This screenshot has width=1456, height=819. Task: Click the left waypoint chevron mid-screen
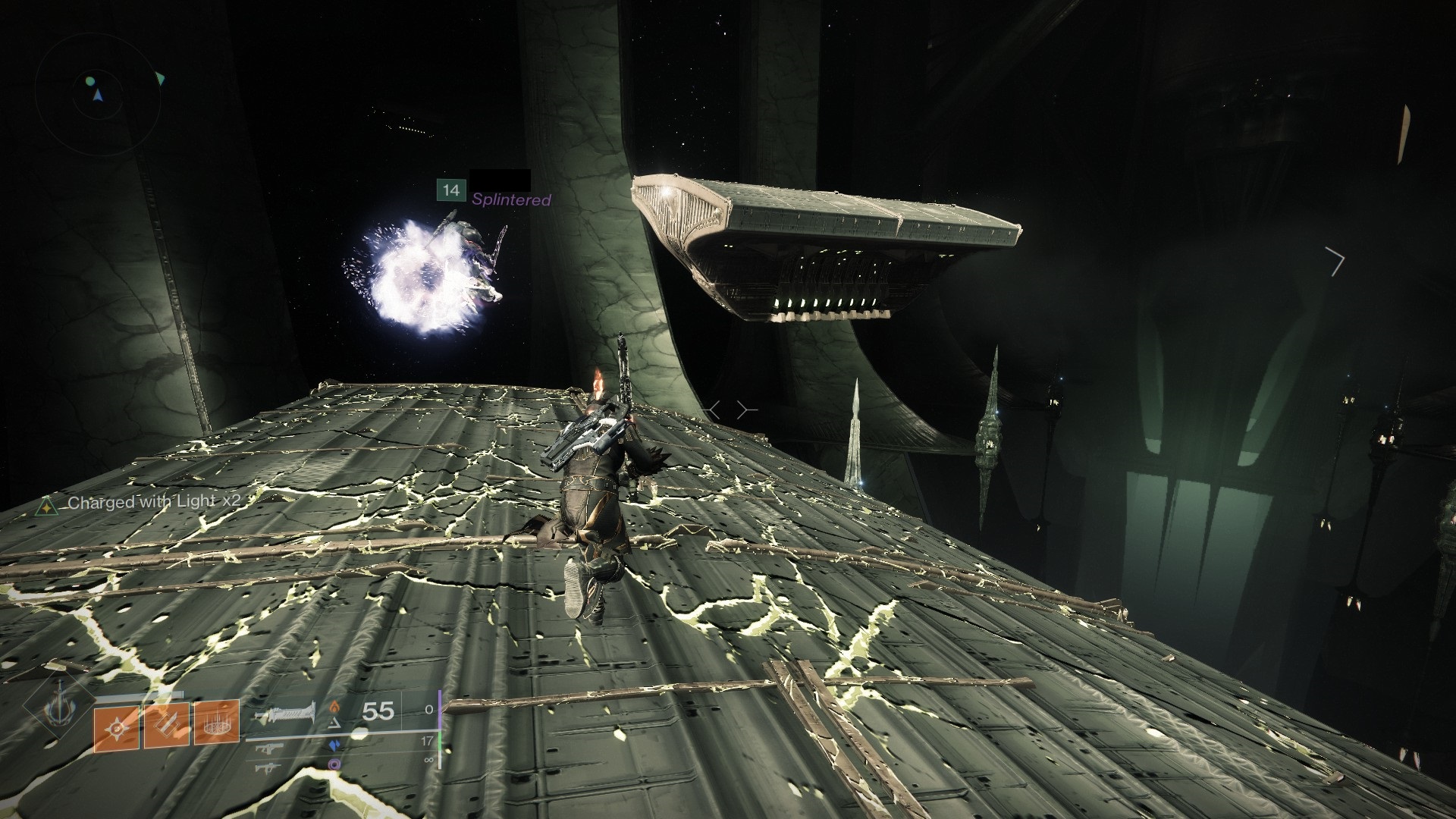click(x=714, y=409)
